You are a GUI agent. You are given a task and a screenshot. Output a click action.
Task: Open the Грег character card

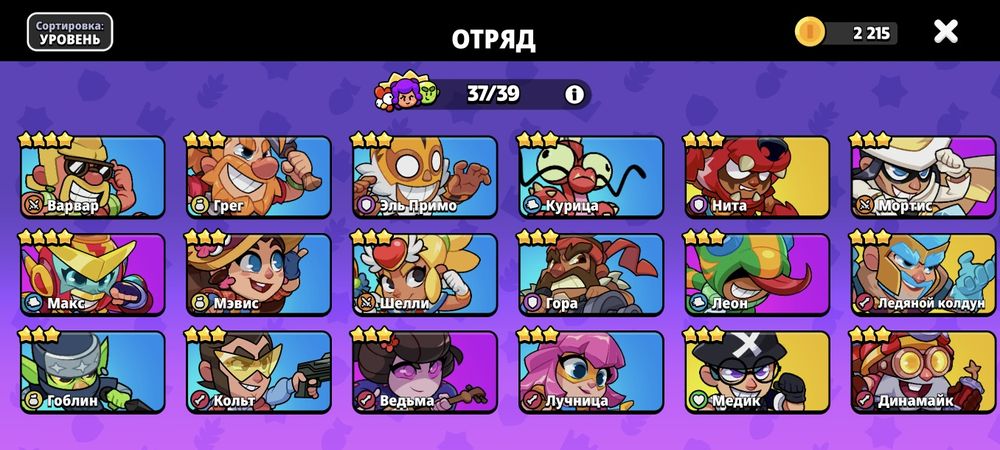tap(258, 177)
